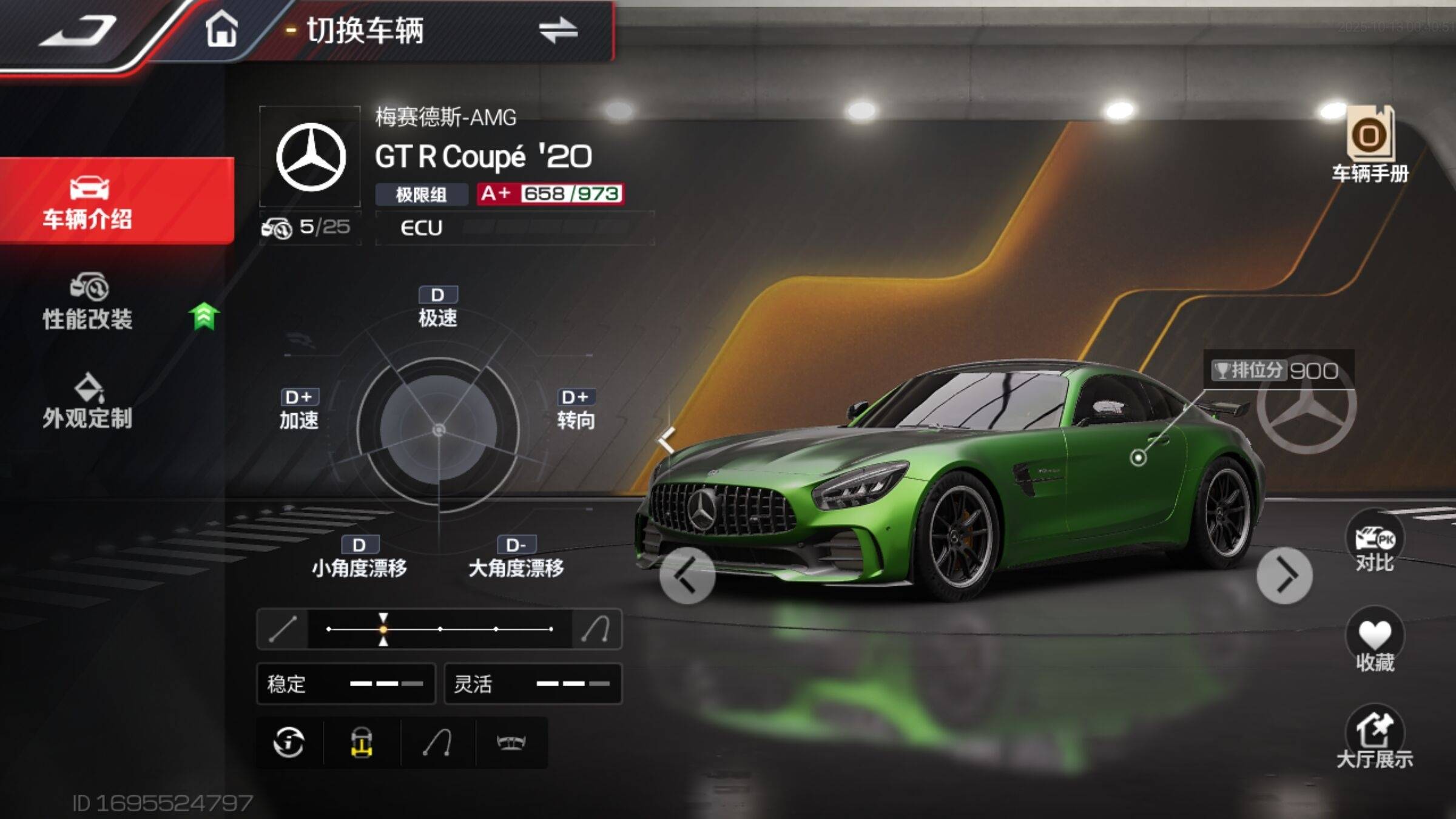Click the 排位分 900 ranking tag
This screenshot has width=1456, height=819.
[1277, 371]
